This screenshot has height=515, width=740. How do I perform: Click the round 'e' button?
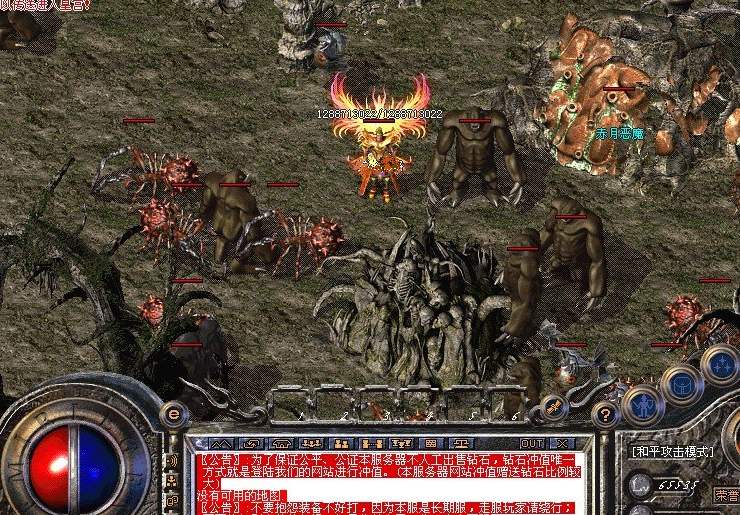click(174, 412)
